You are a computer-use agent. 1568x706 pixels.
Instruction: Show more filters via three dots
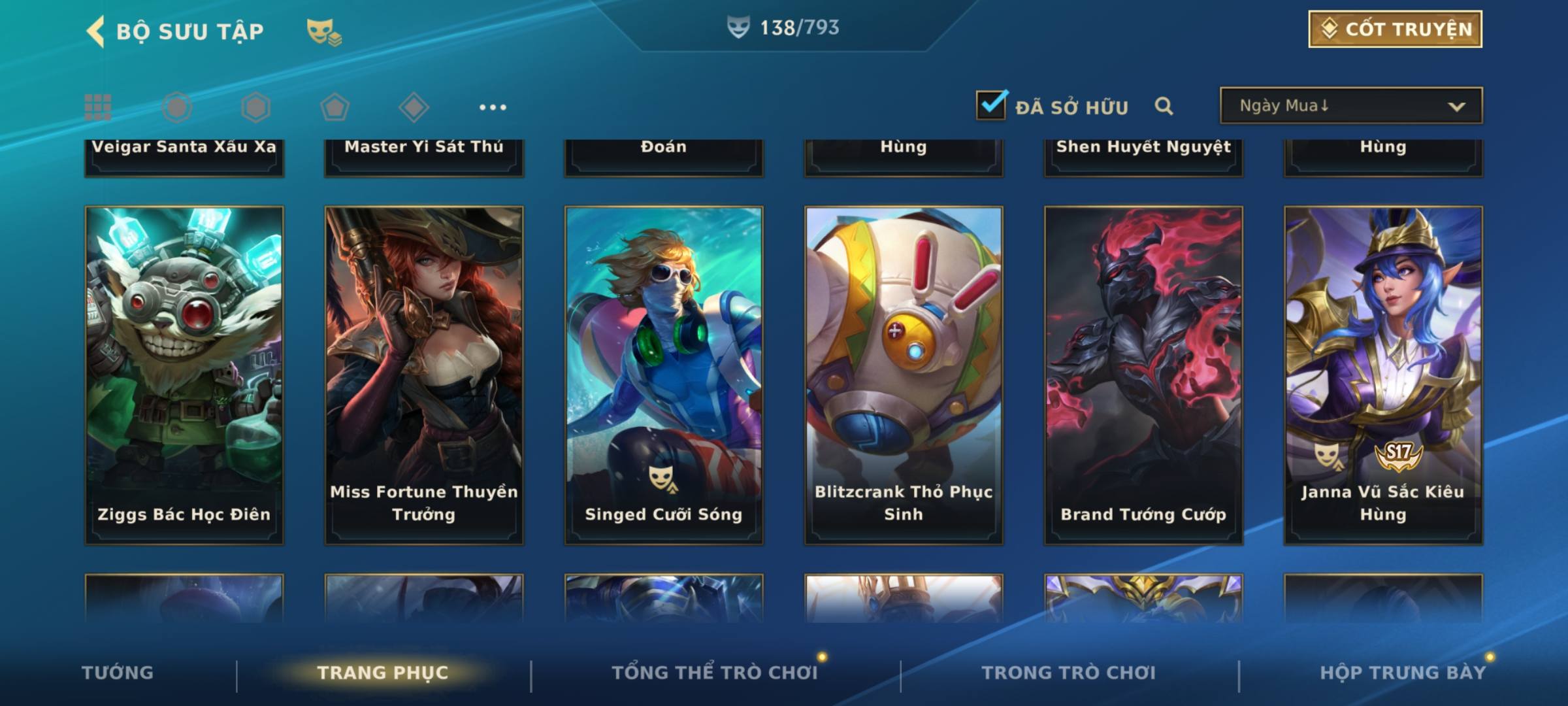(493, 107)
